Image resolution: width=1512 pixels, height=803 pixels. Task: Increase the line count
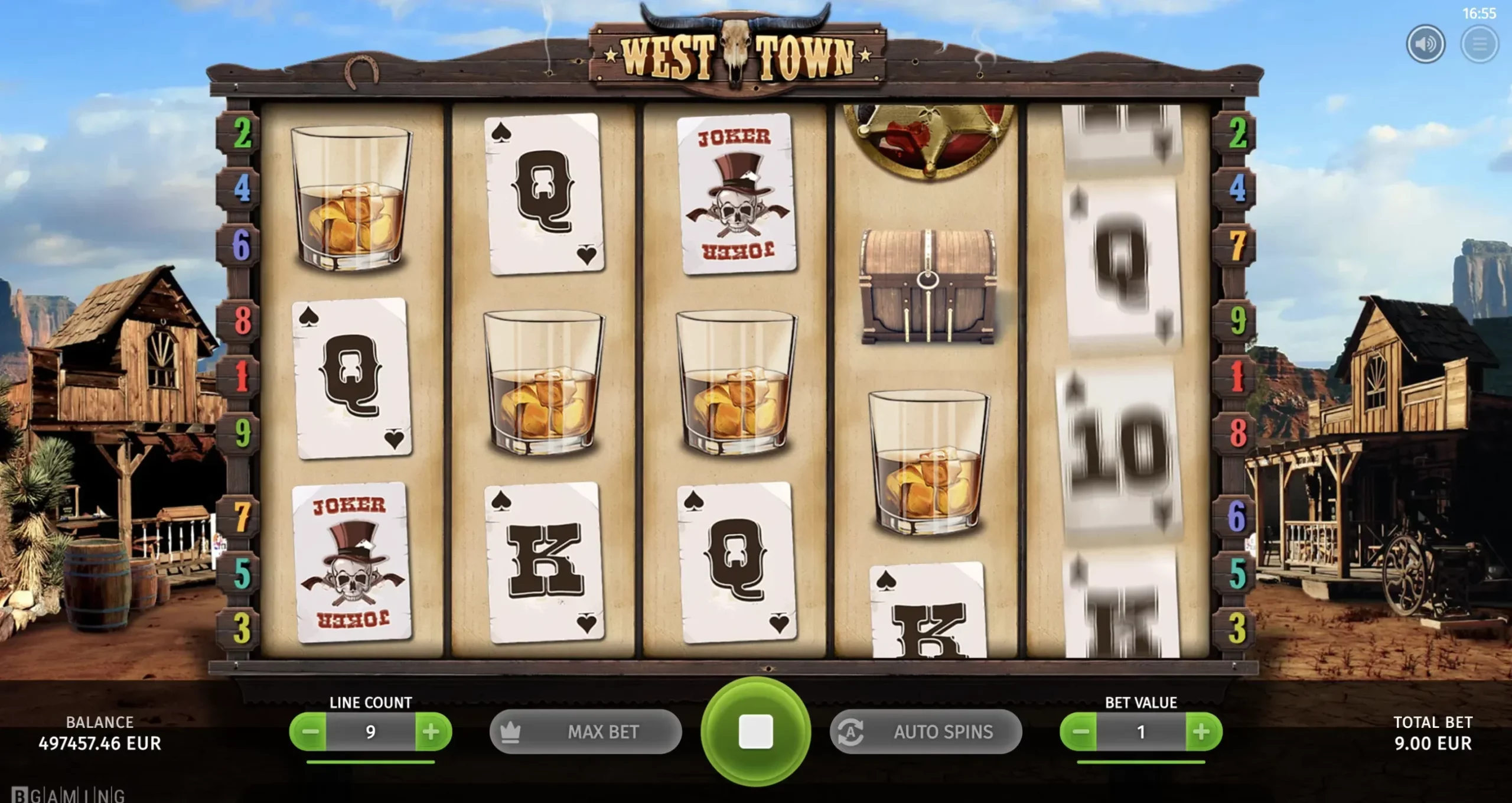click(x=432, y=732)
